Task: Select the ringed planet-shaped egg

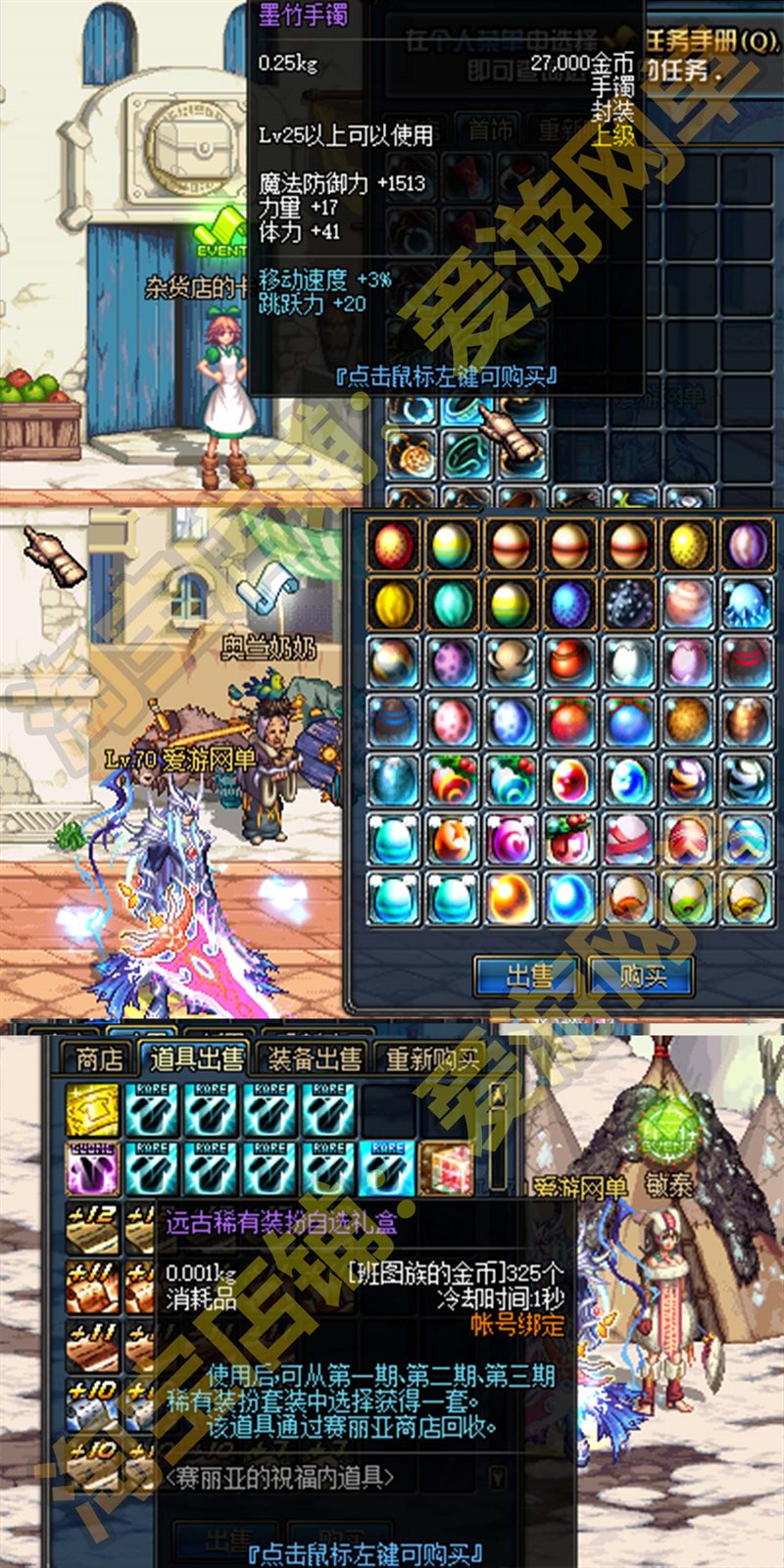Action: coord(511,662)
